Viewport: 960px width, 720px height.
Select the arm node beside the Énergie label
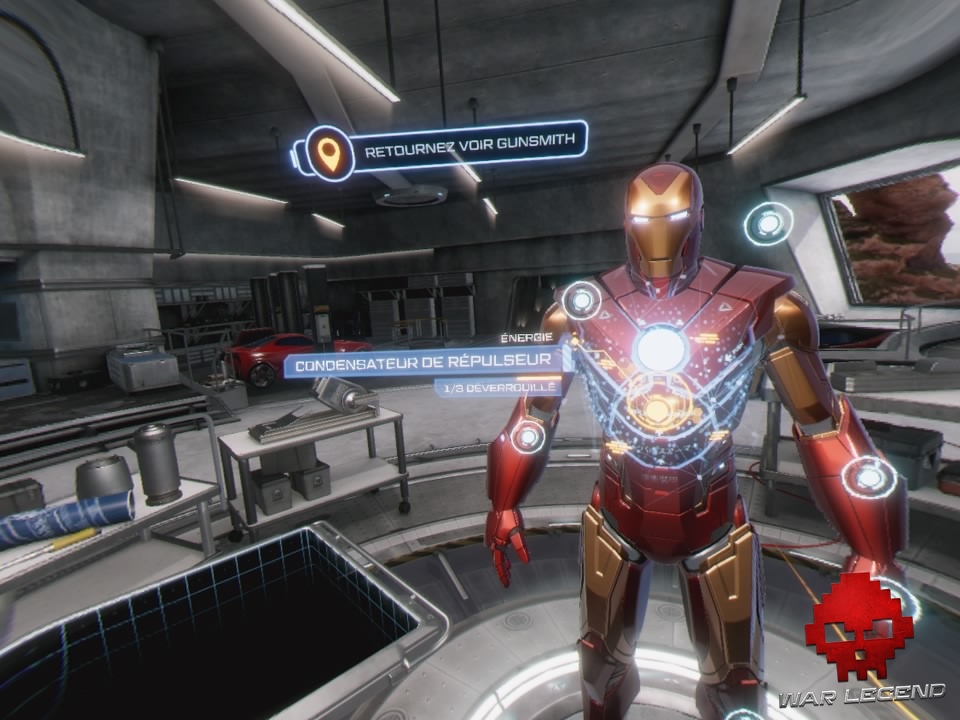(x=527, y=436)
